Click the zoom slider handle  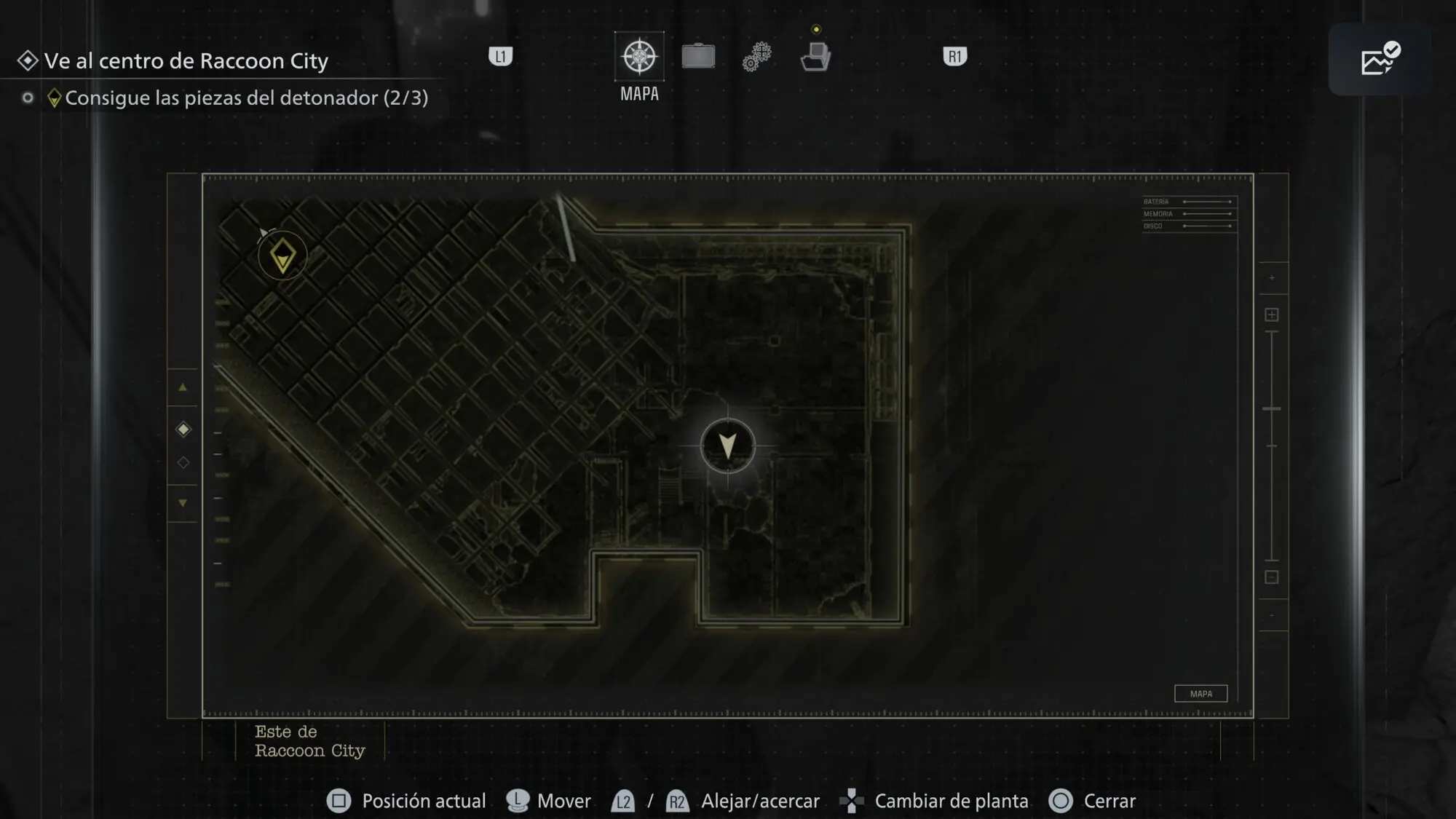click(x=1272, y=409)
